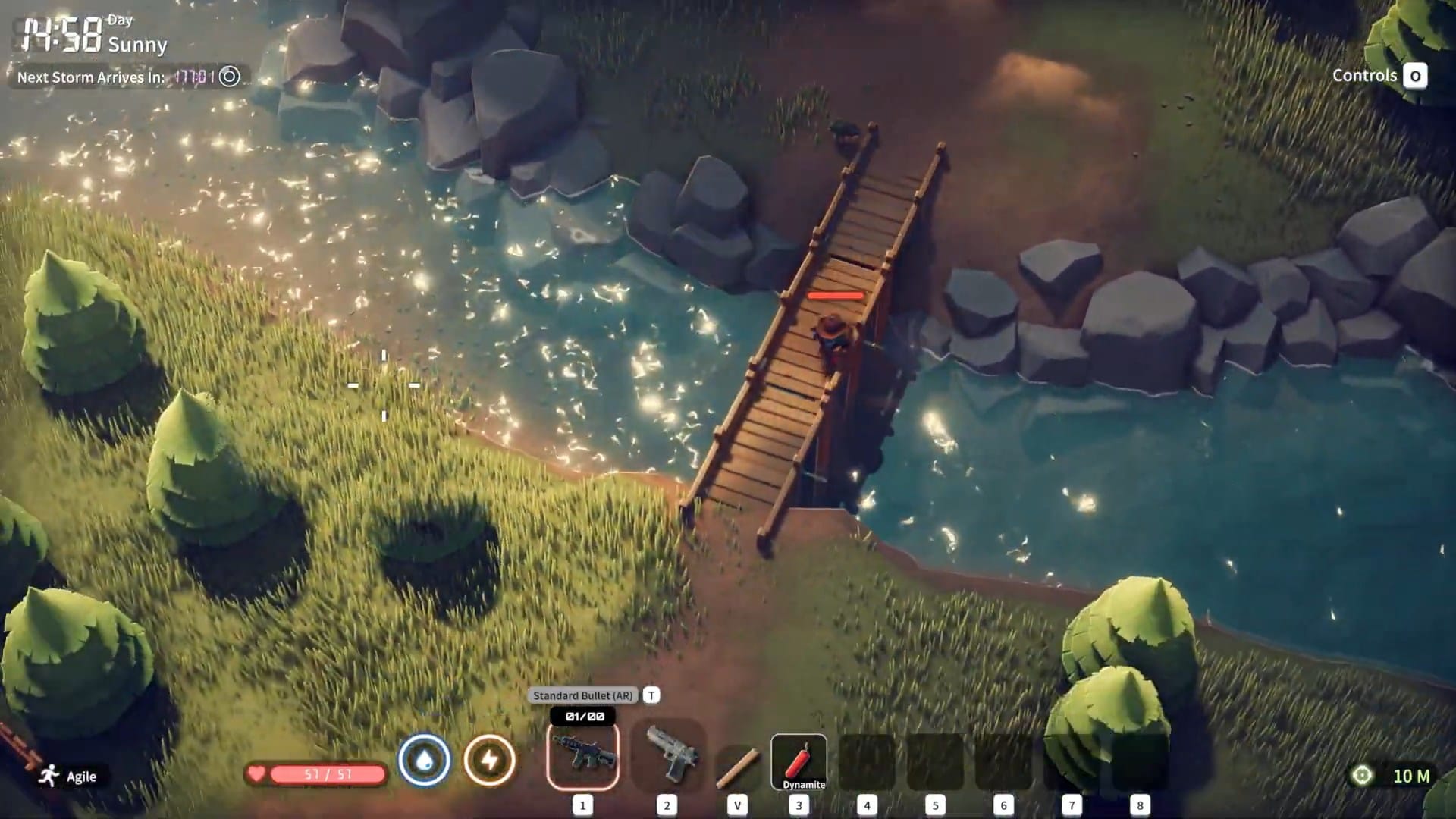Screen dimensions: 1456x819
Task: Click the Sunny weather label
Action: click(x=139, y=46)
